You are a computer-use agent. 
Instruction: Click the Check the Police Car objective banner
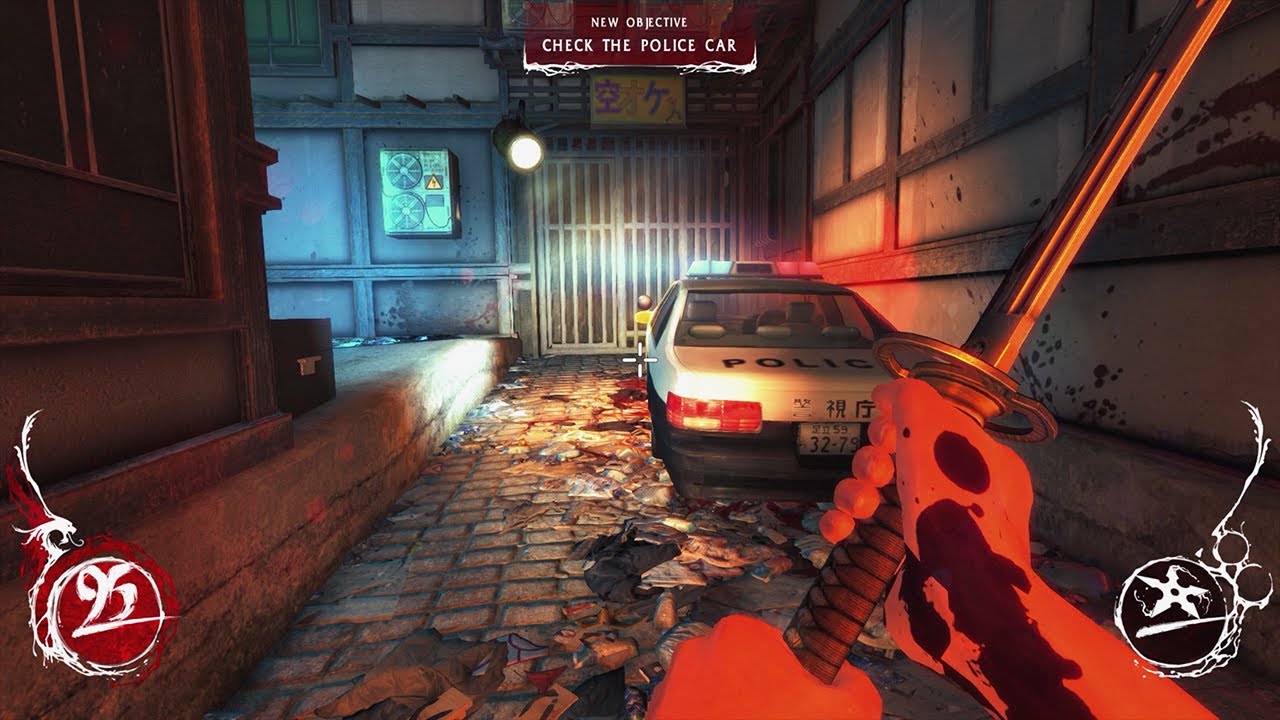click(638, 39)
